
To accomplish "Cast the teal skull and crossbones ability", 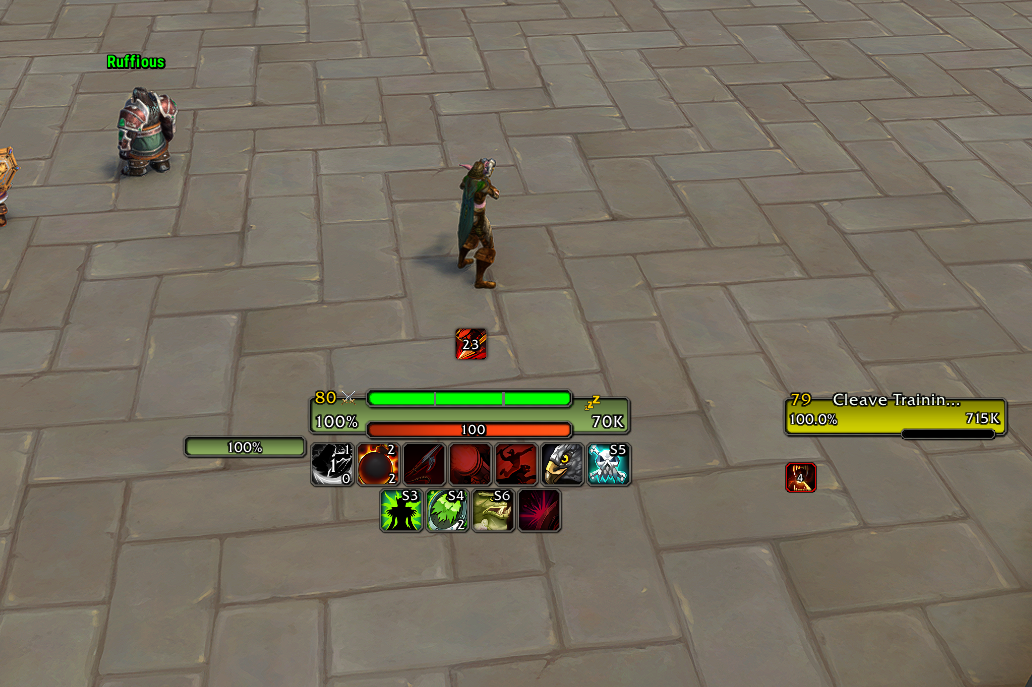I will (608, 465).
